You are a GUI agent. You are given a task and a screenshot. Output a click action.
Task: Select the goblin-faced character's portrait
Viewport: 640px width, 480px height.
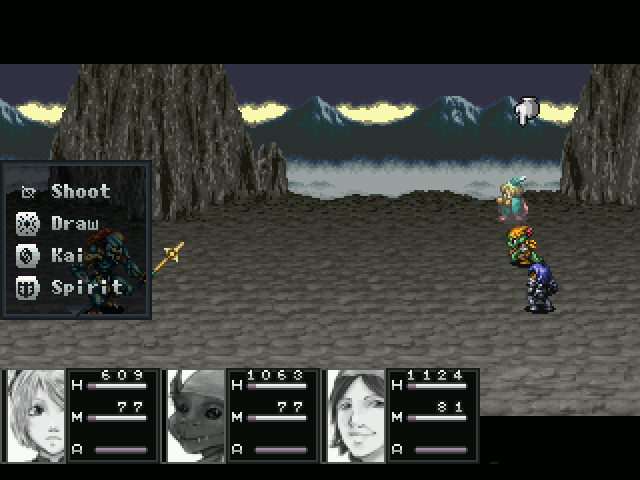[x=197, y=416]
